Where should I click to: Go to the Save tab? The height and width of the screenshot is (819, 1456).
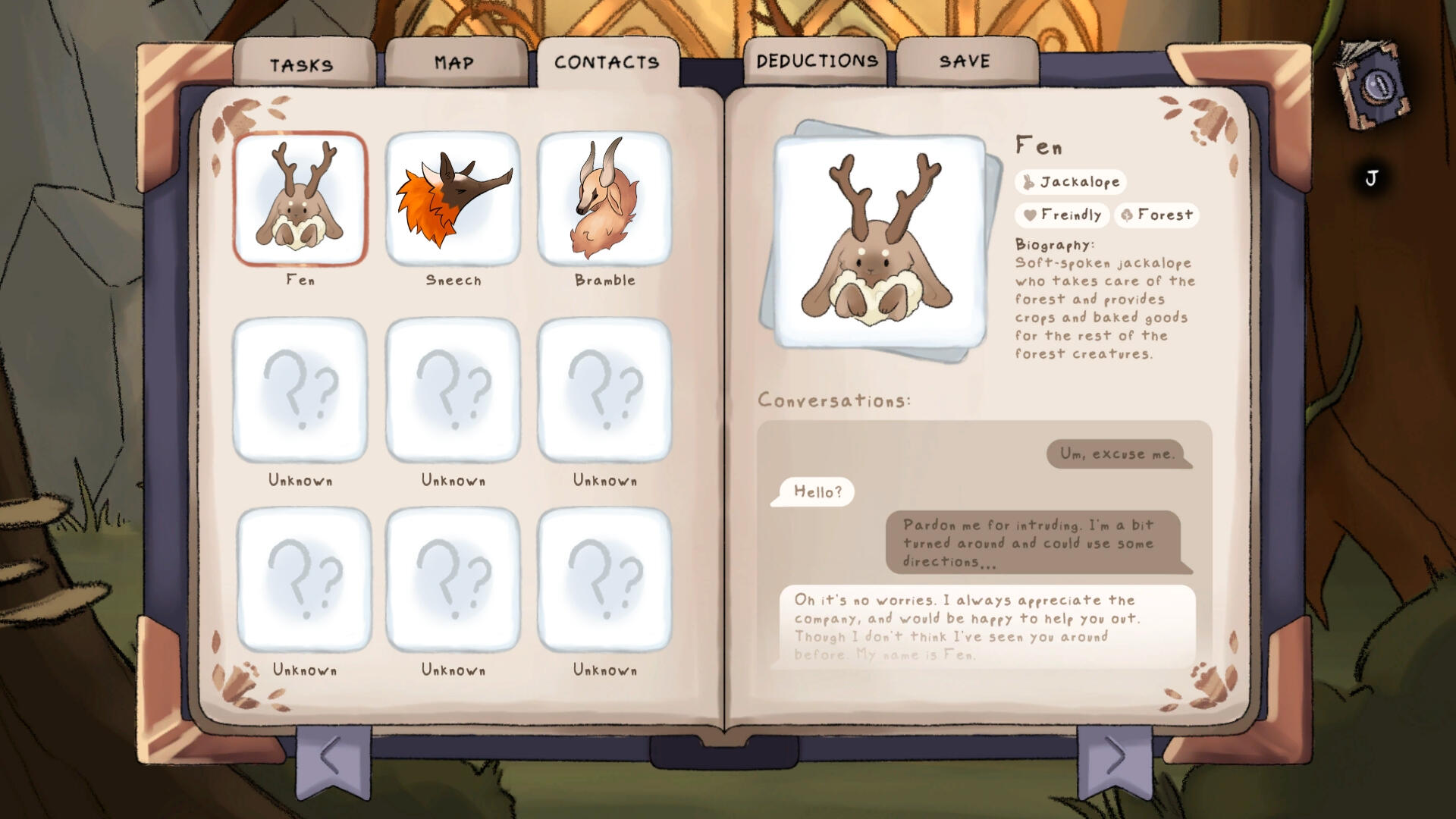[x=965, y=61]
